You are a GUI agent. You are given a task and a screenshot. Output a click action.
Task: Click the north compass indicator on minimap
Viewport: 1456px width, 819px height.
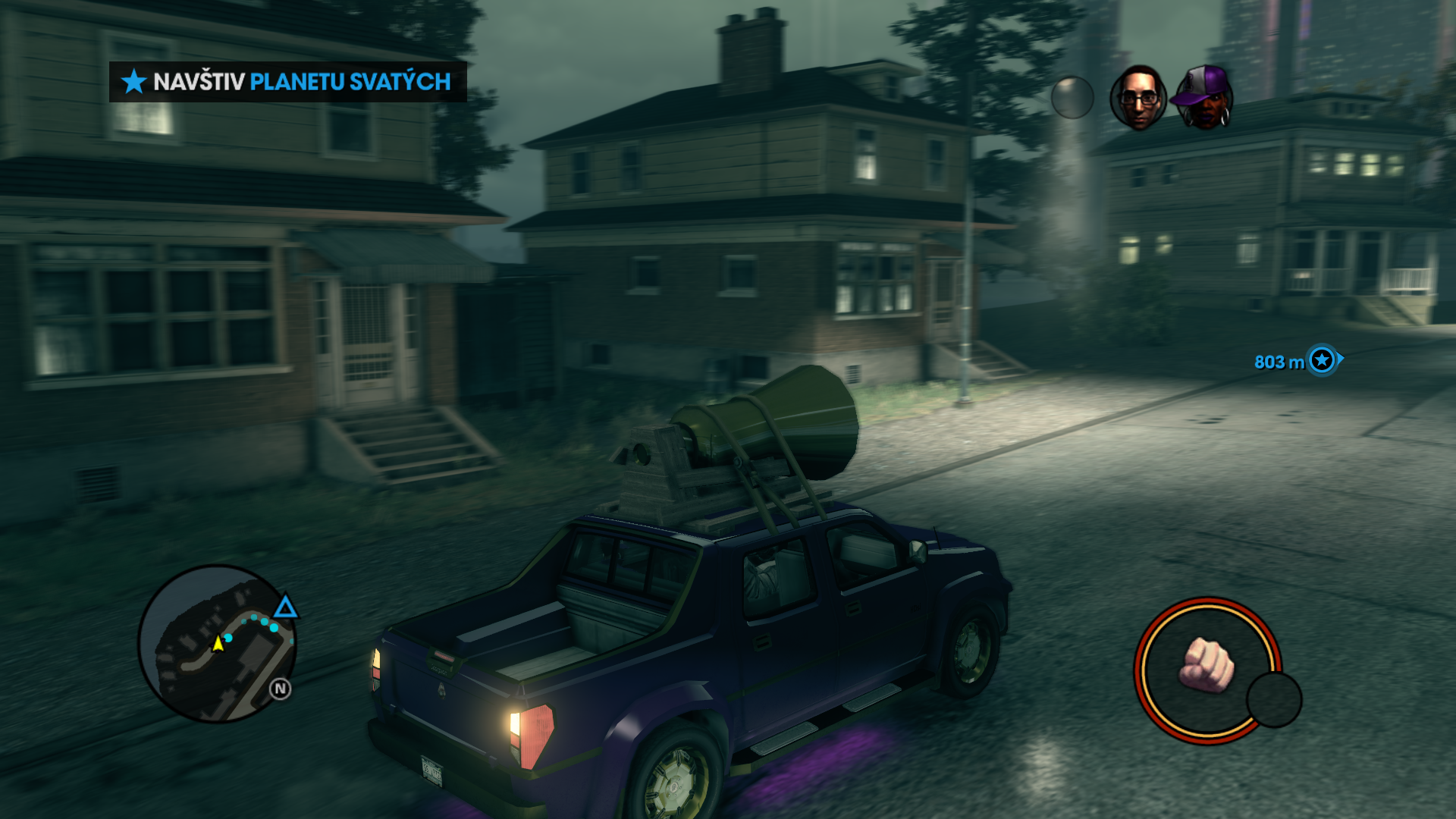pyautogui.click(x=281, y=689)
